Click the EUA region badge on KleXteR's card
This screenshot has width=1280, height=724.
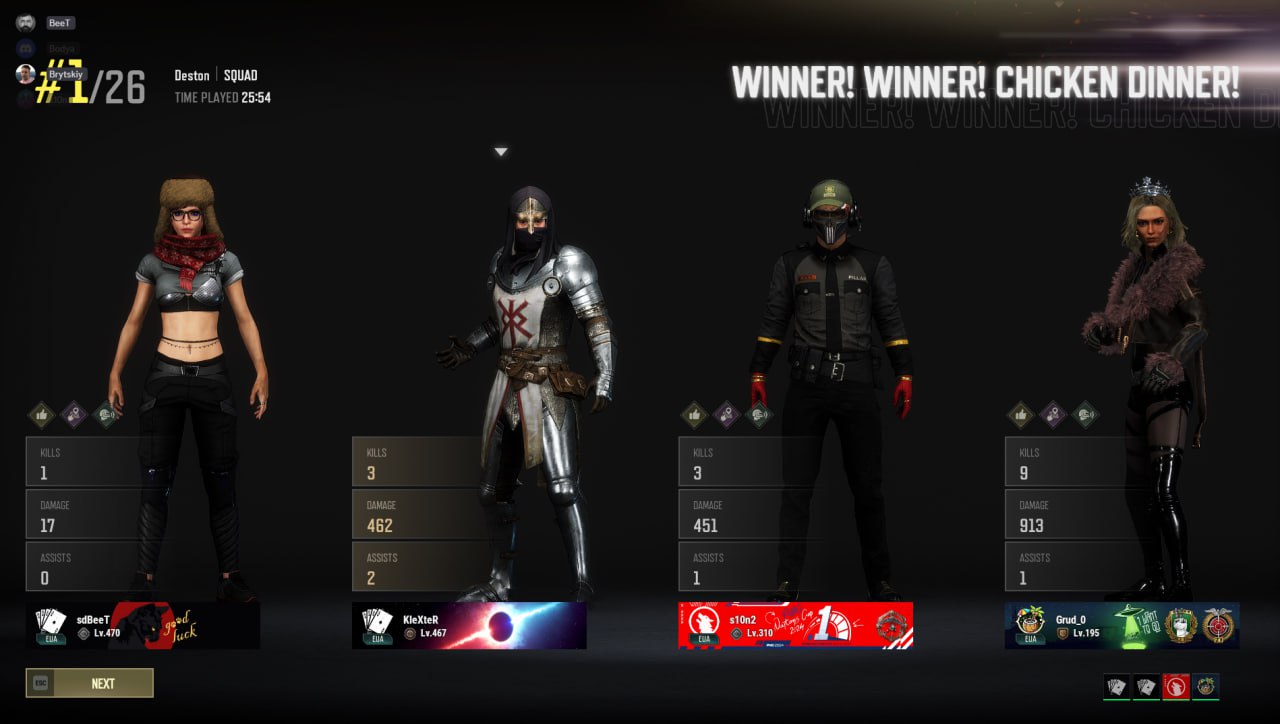coord(377,640)
